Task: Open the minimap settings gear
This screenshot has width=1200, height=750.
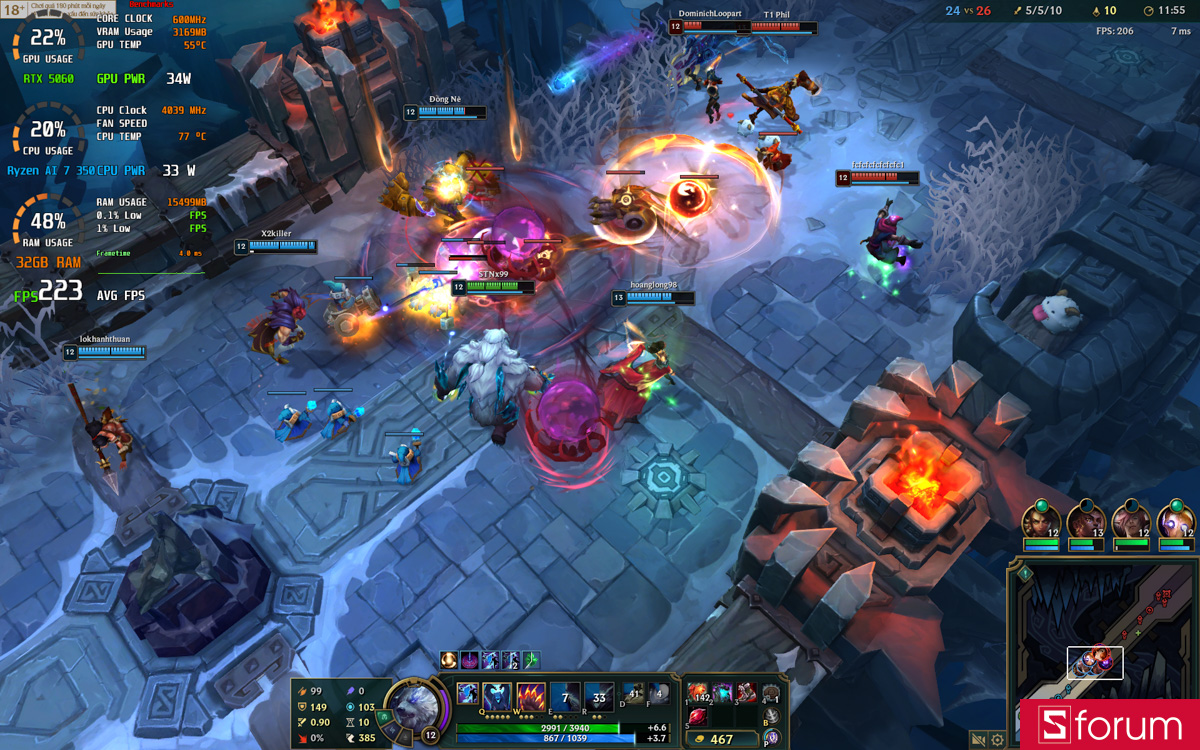Action: click(x=997, y=739)
